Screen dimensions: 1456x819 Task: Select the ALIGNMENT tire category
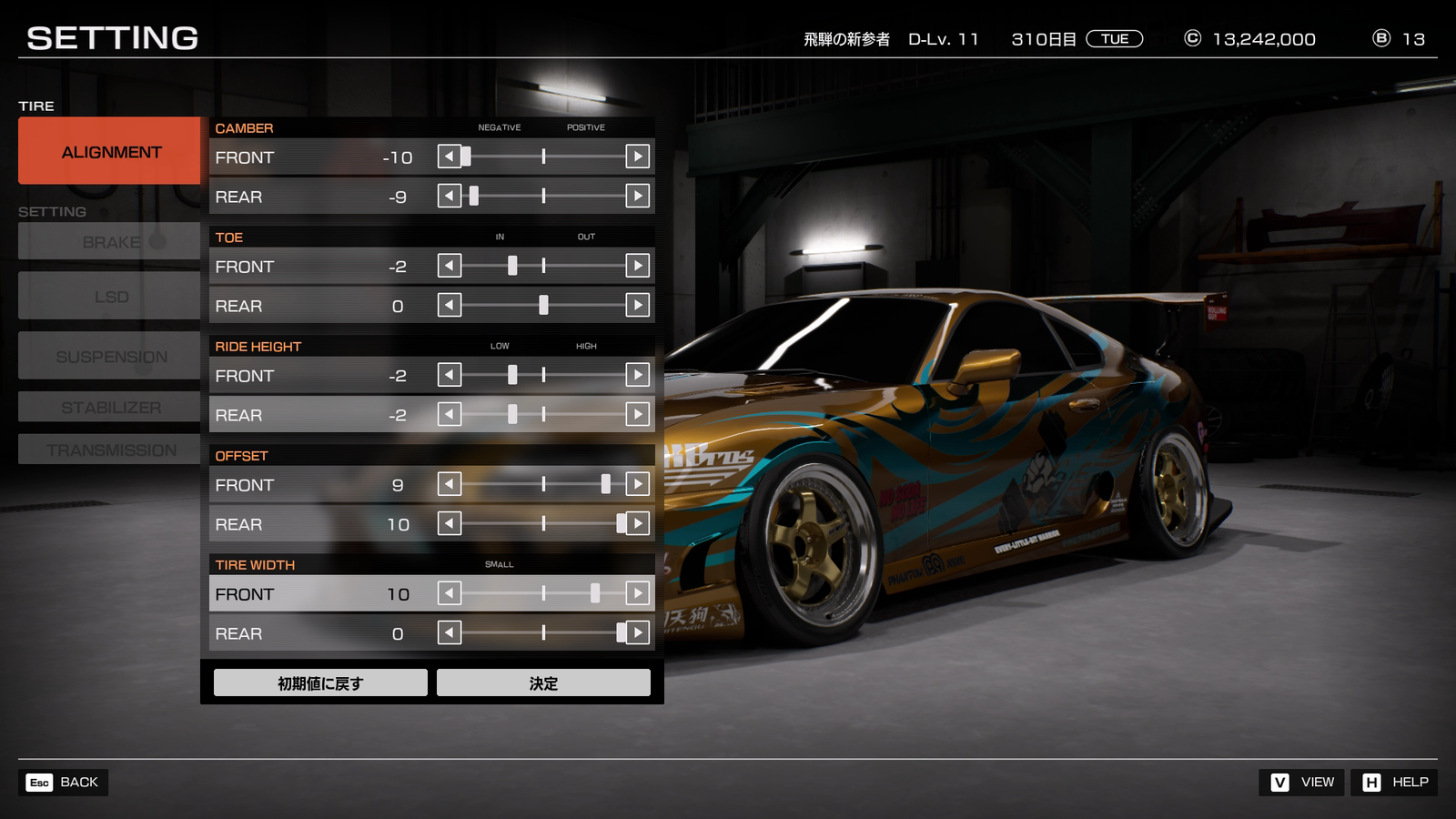pos(109,151)
